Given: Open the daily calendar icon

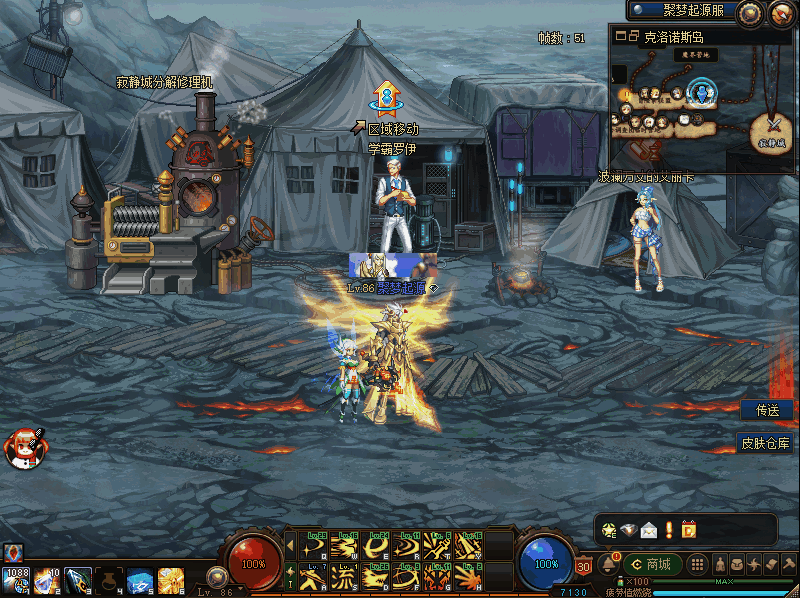Looking at the screenshot, I should 688,529.
